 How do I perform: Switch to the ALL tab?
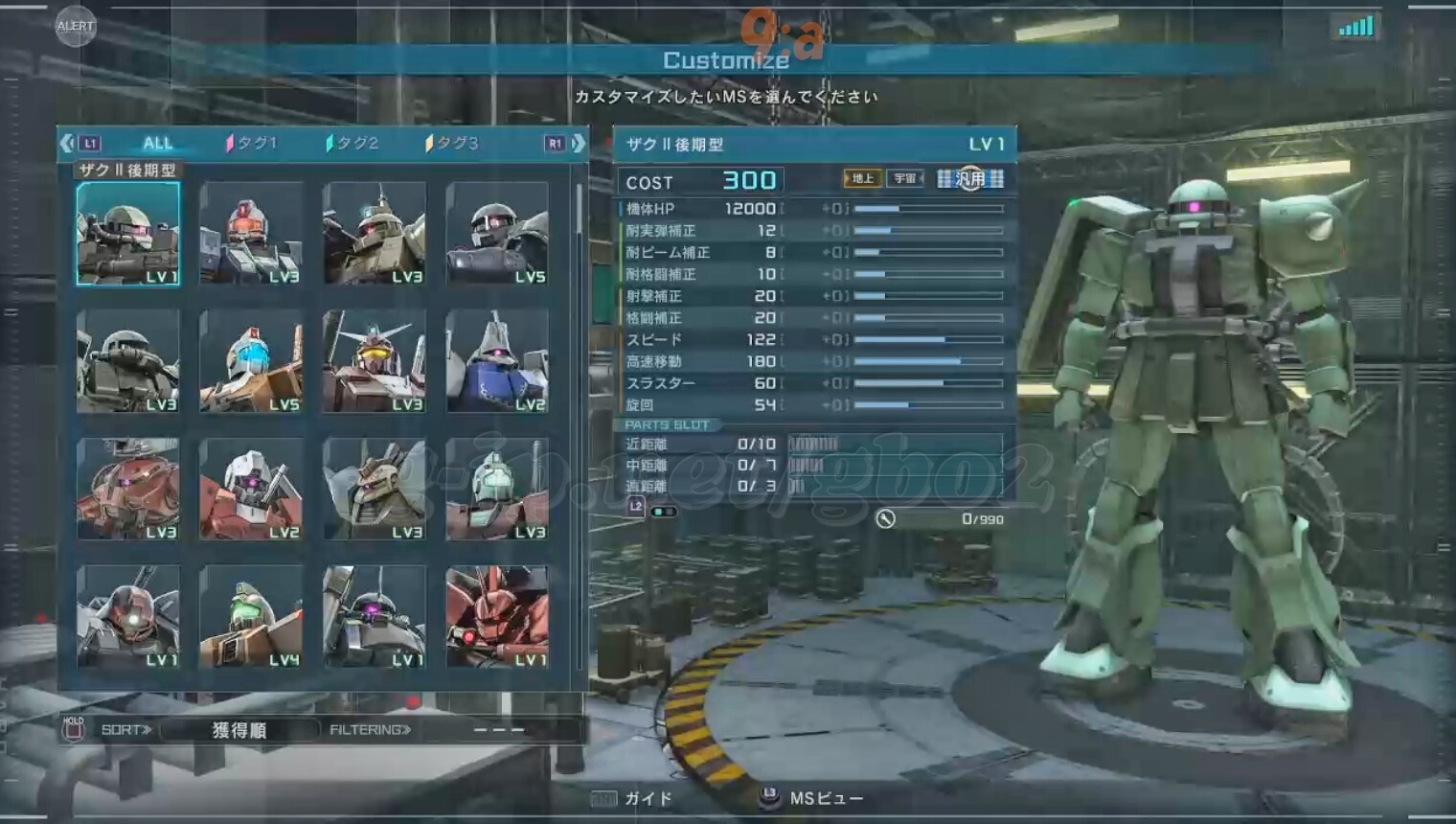coord(157,144)
